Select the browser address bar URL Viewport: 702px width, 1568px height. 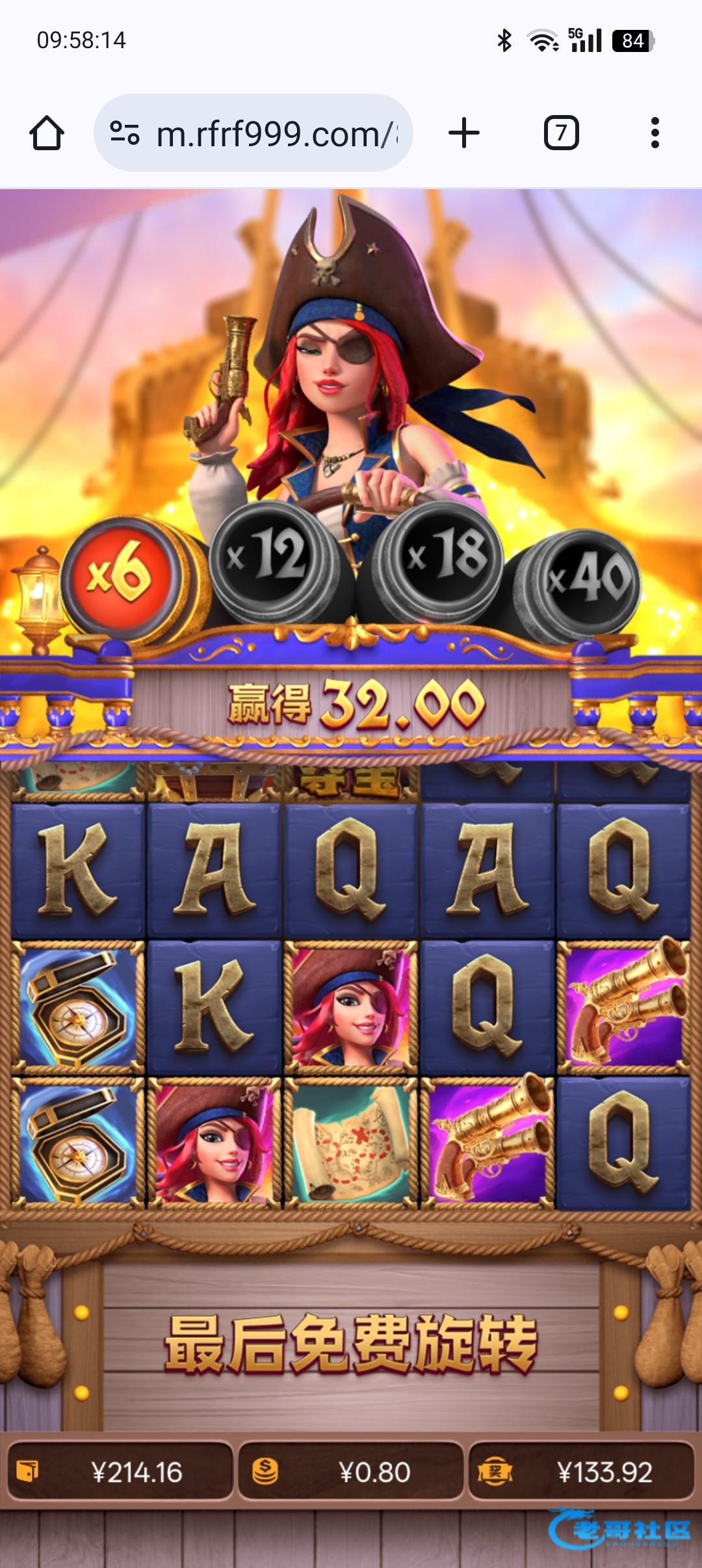pyautogui.click(x=276, y=135)
